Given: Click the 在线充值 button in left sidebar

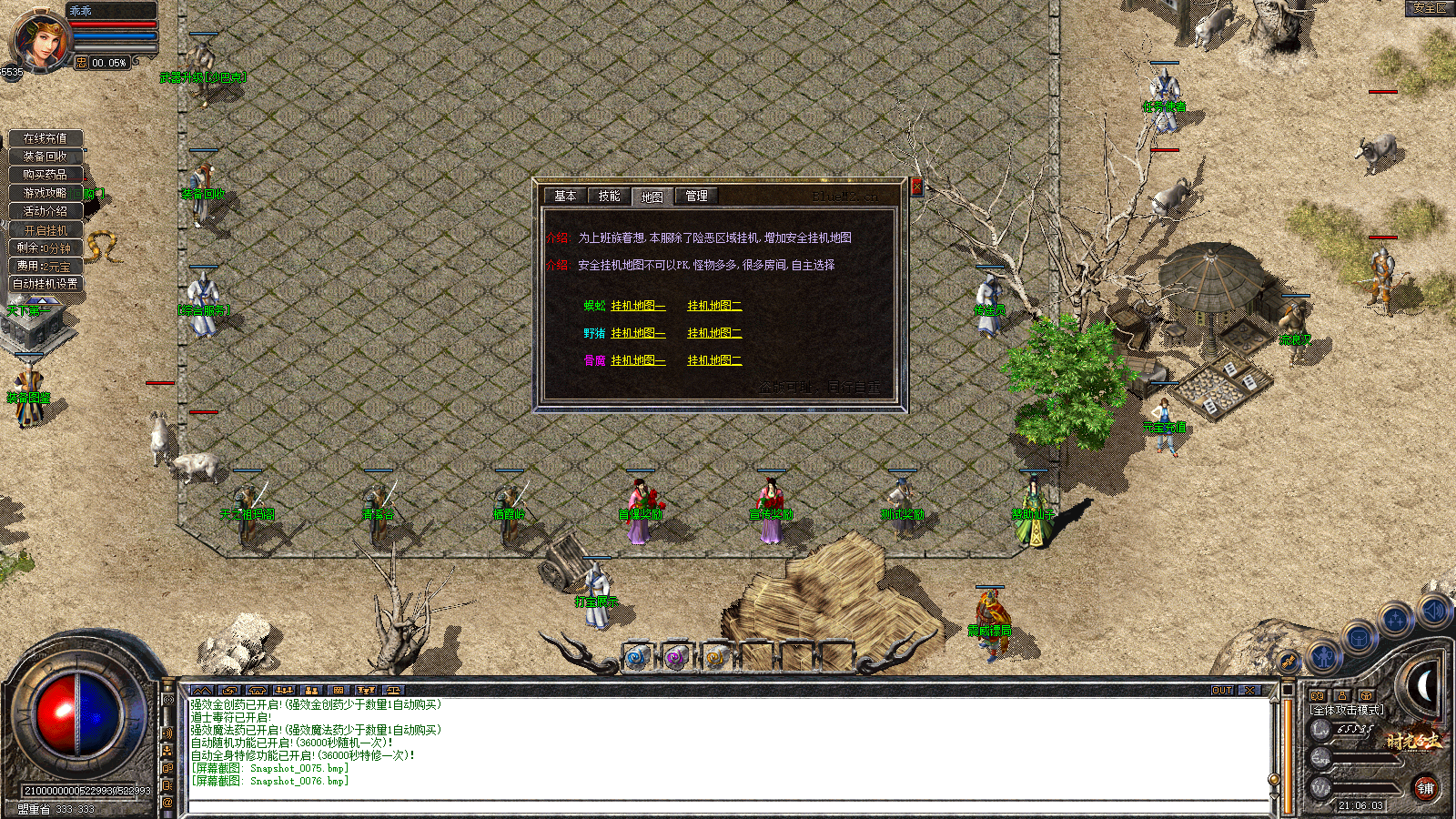Looking at the screenshot, I should [47, 138].
